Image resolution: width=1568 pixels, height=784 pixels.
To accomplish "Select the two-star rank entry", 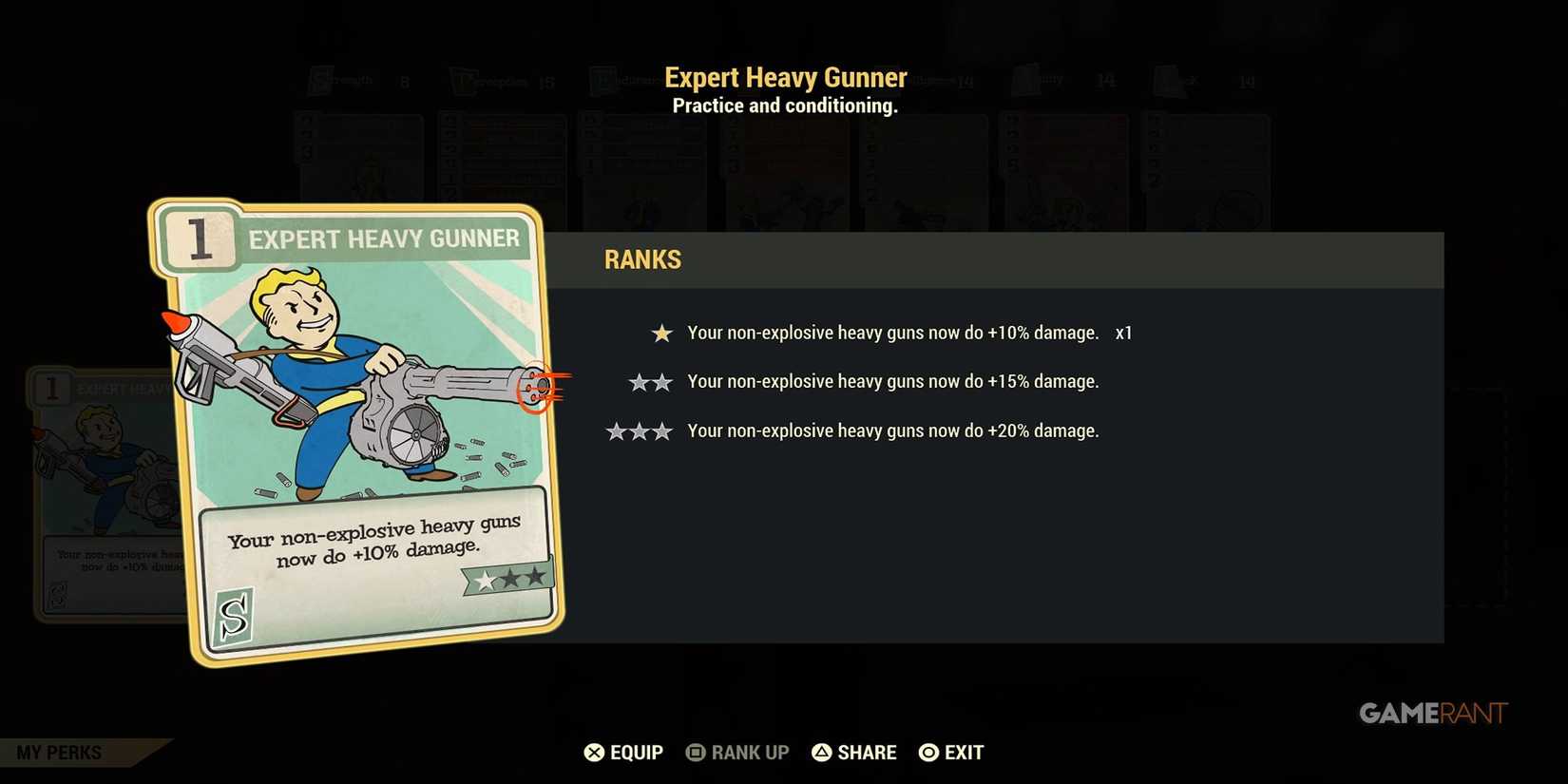I will coord(893,381).
